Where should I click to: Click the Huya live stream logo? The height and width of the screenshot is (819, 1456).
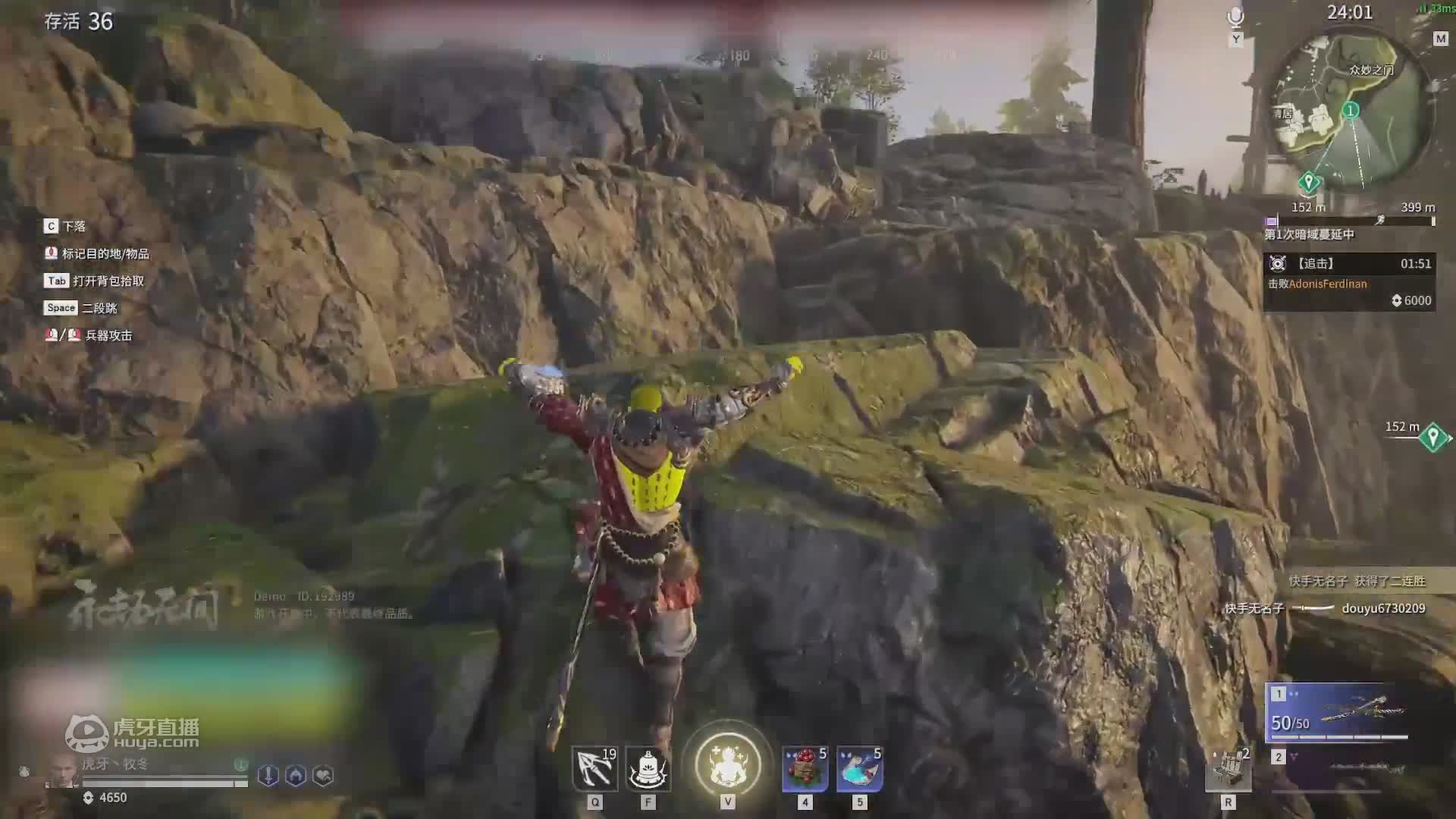tap(133, 733)
